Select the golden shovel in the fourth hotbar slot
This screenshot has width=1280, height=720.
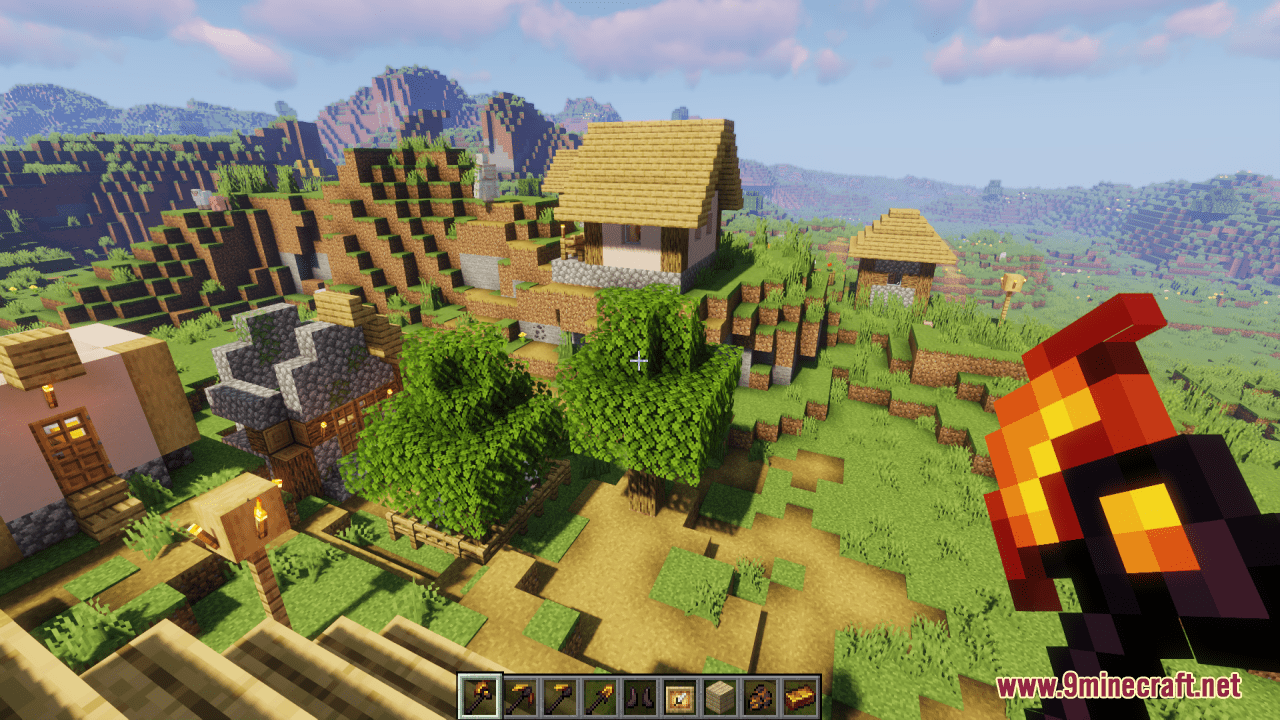pos(600,694)
